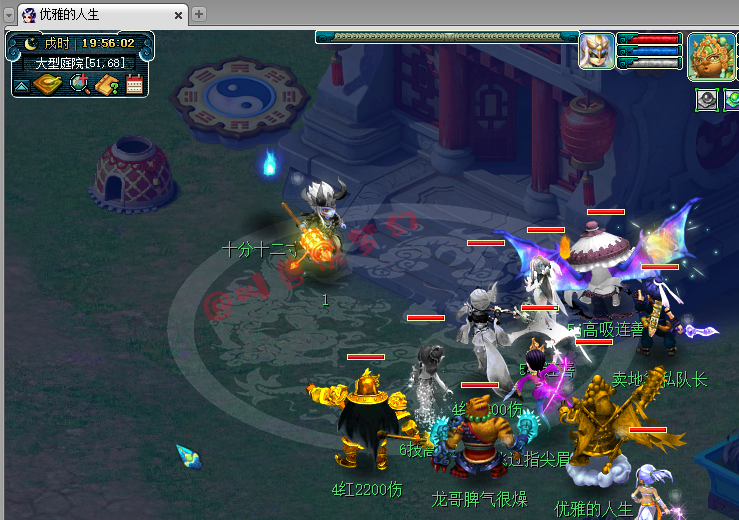Open a new tab with the plus button
Image resolution: width=739 pixels, height=520 pixels.
pyautogui.click(x=199, y=14)
